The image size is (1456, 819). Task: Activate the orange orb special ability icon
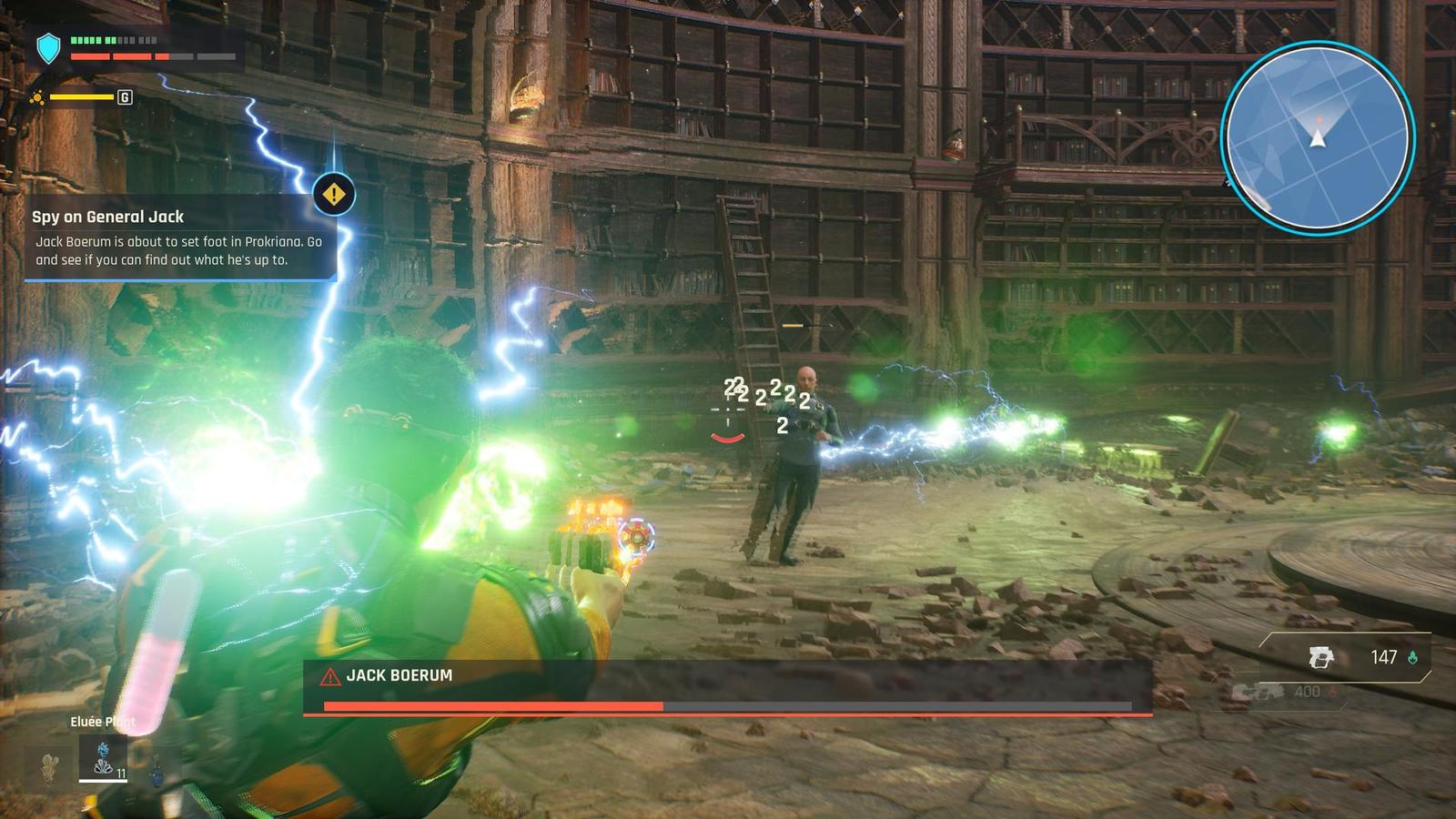37,97
